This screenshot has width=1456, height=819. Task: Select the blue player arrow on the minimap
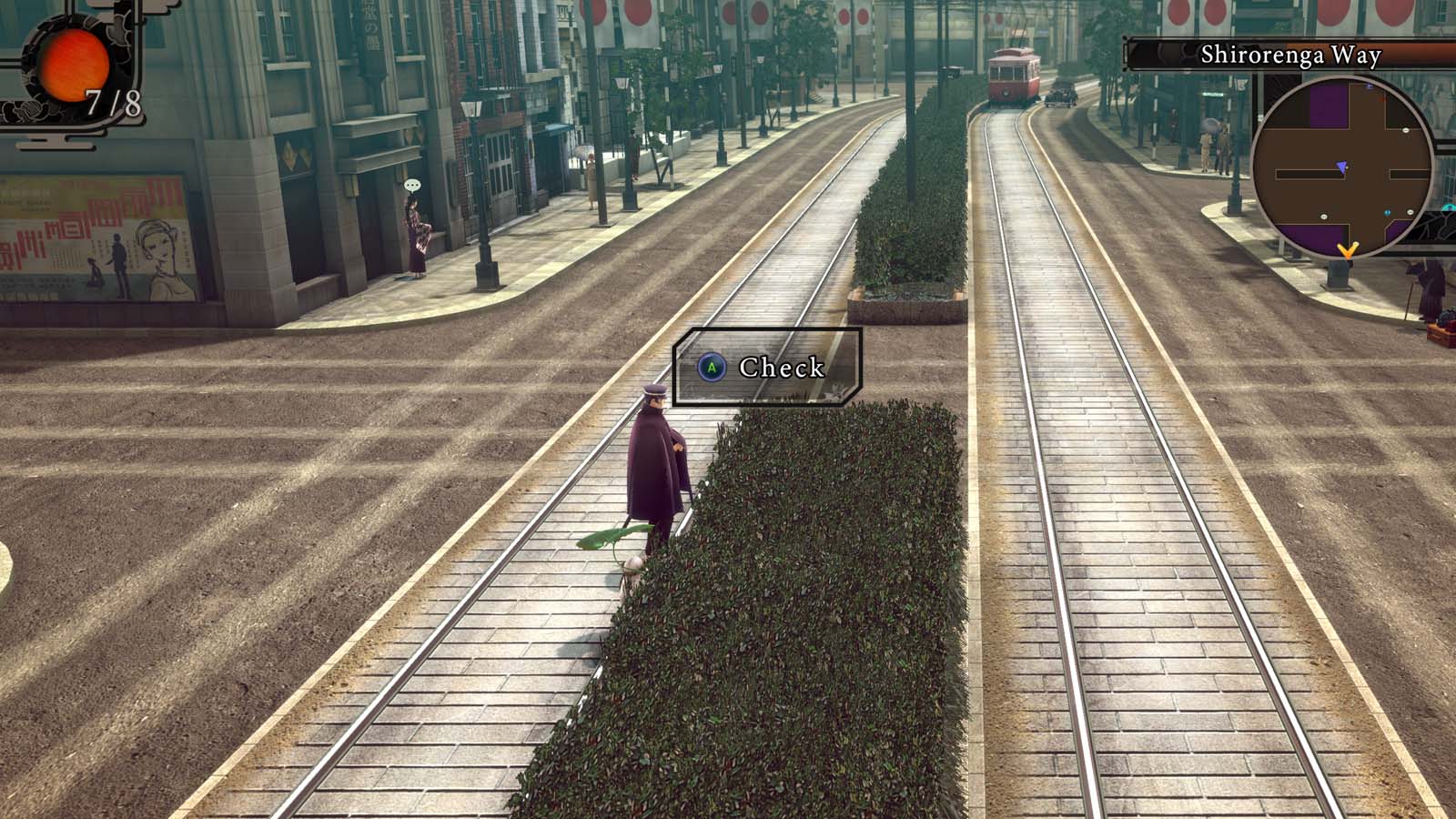pos(1342,167)
